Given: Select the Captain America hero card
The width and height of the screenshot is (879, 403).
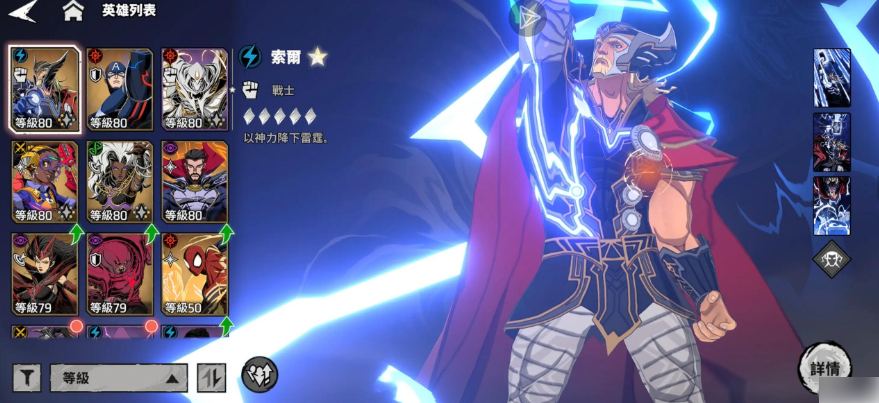Looking at the screenshot, I should 119,90.
